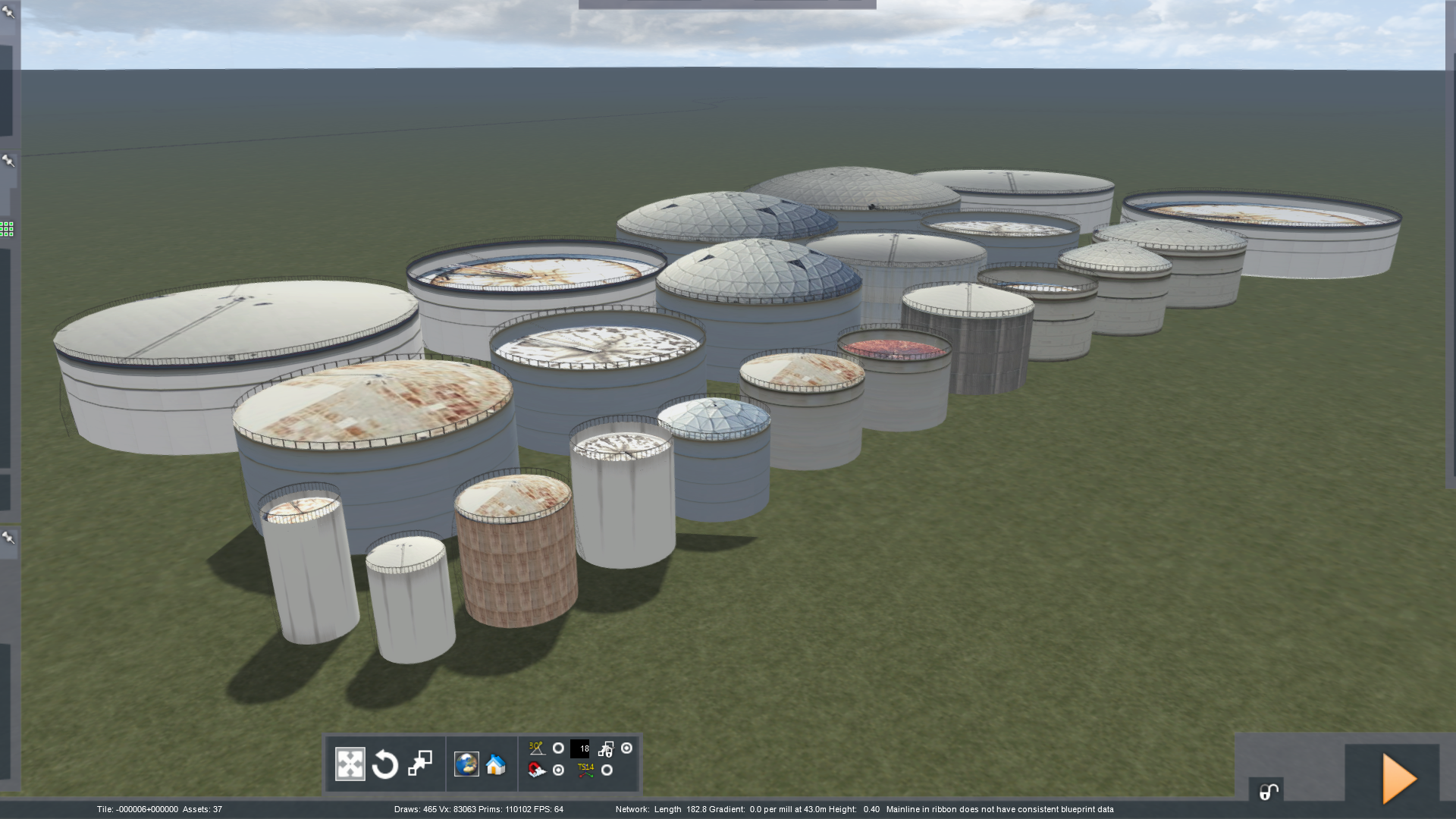Screen dimensions: 1456x819
Task: Start the simulation with orange play arrow
Action: pos(1398,778)
